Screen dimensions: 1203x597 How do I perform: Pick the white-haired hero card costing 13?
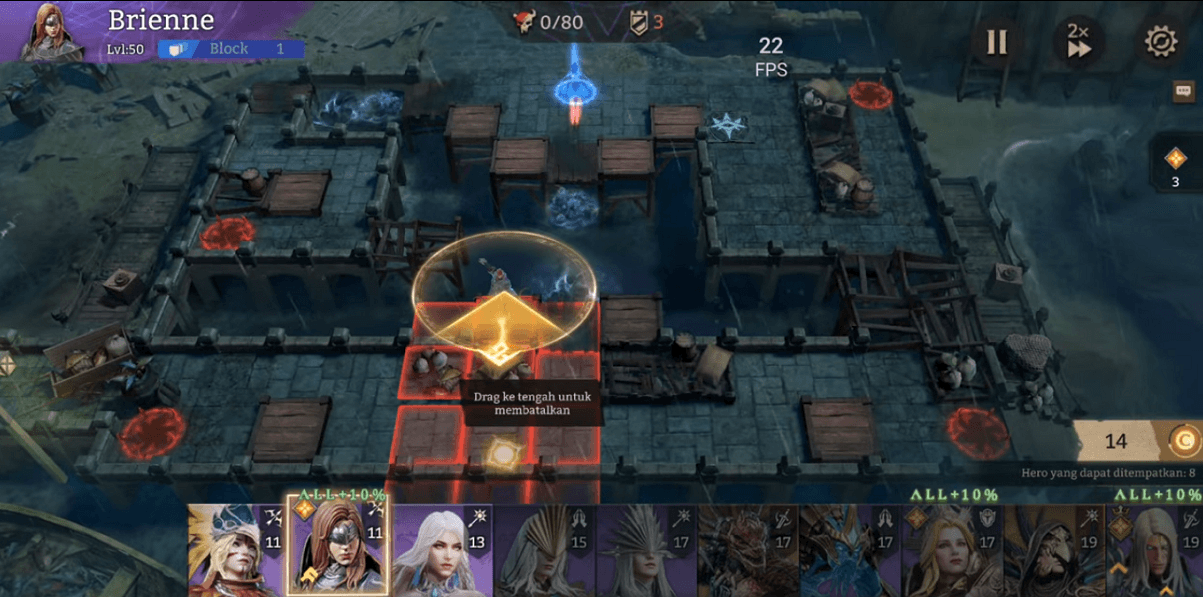tap(440, 550)
